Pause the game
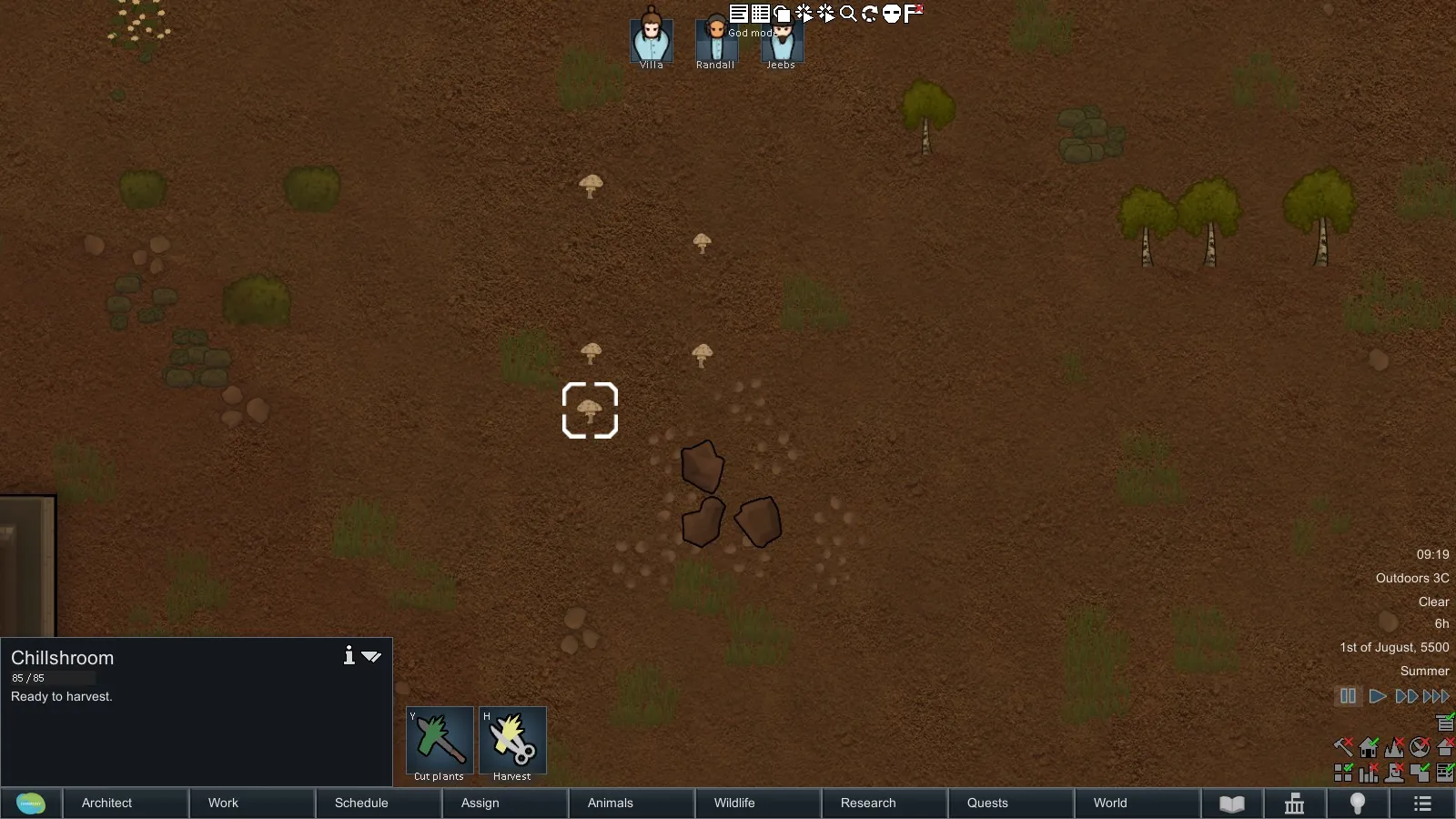The width and height of the screenshot is (1456, 819). [x=1348, y=696]
